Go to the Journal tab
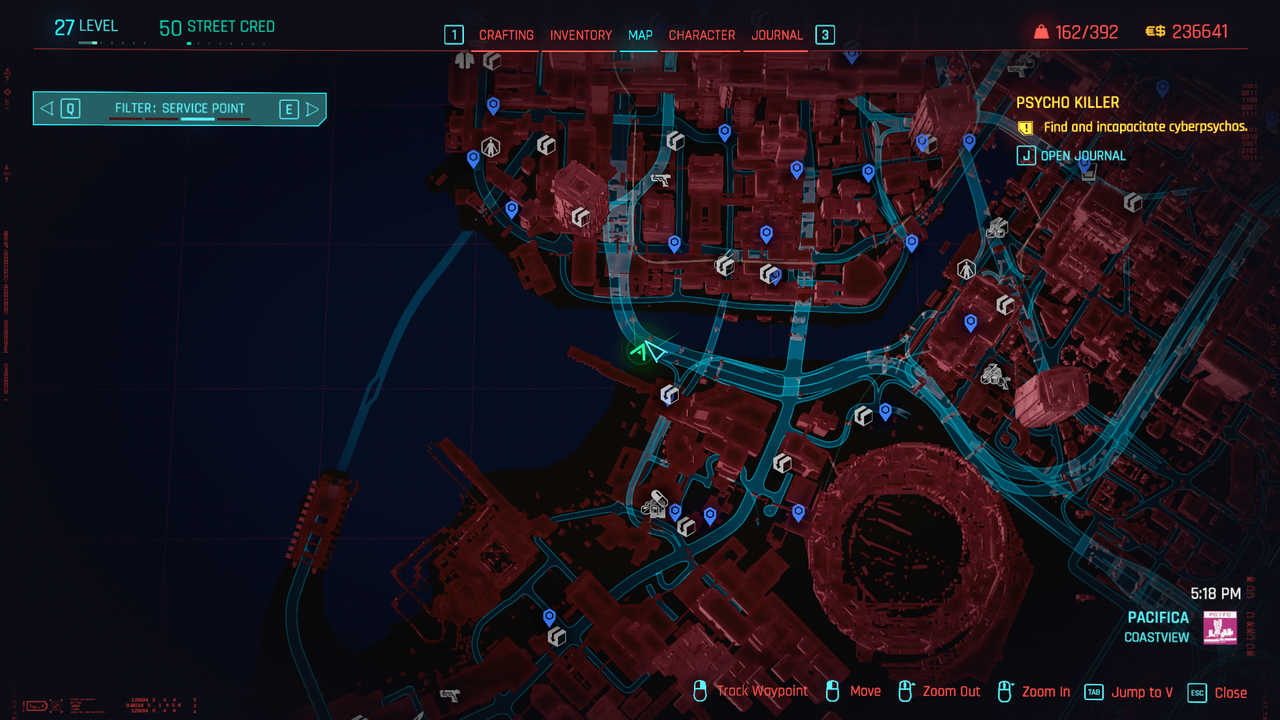The width and height of the screenshot is (1280, 720). 777,35
